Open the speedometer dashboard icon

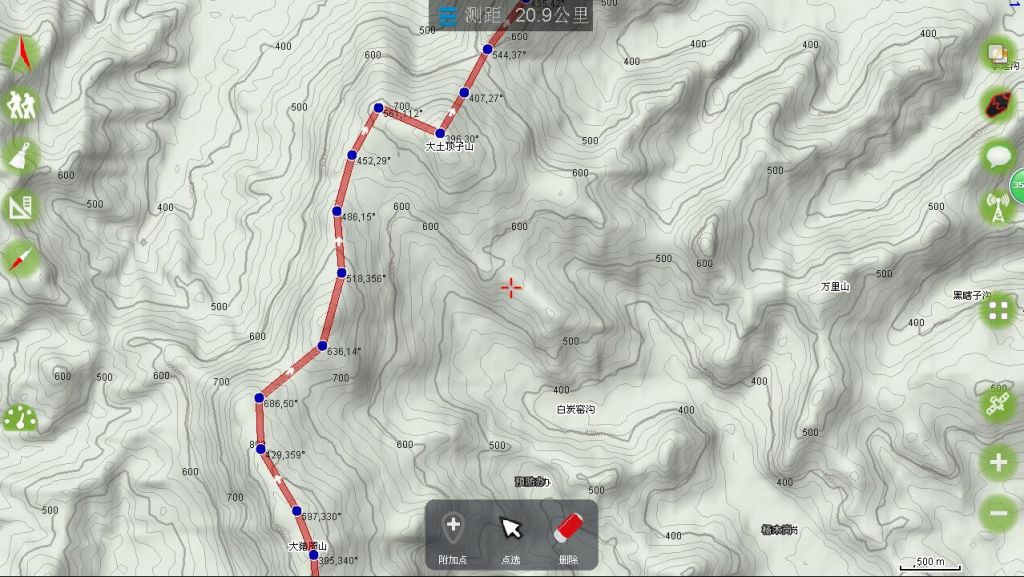click(21, 418)
